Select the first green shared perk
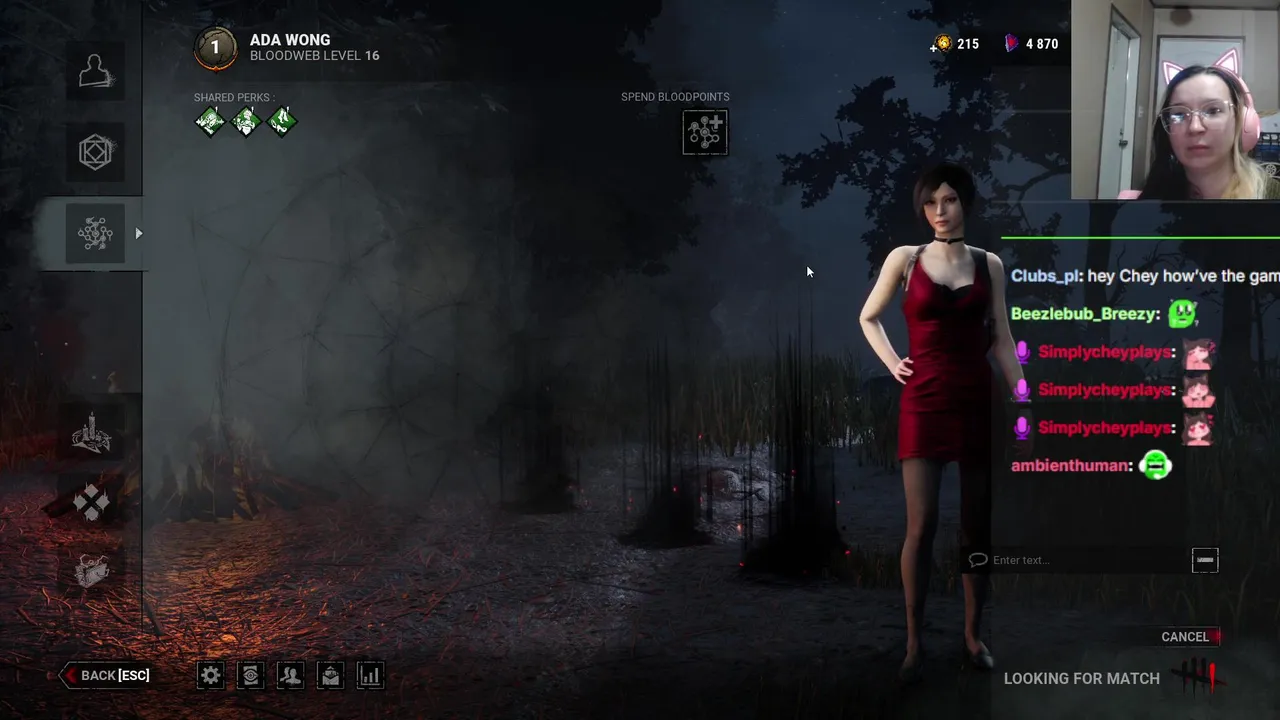Screen dimensions: 1280x720 pyautogui.click(x=210, y=122)
